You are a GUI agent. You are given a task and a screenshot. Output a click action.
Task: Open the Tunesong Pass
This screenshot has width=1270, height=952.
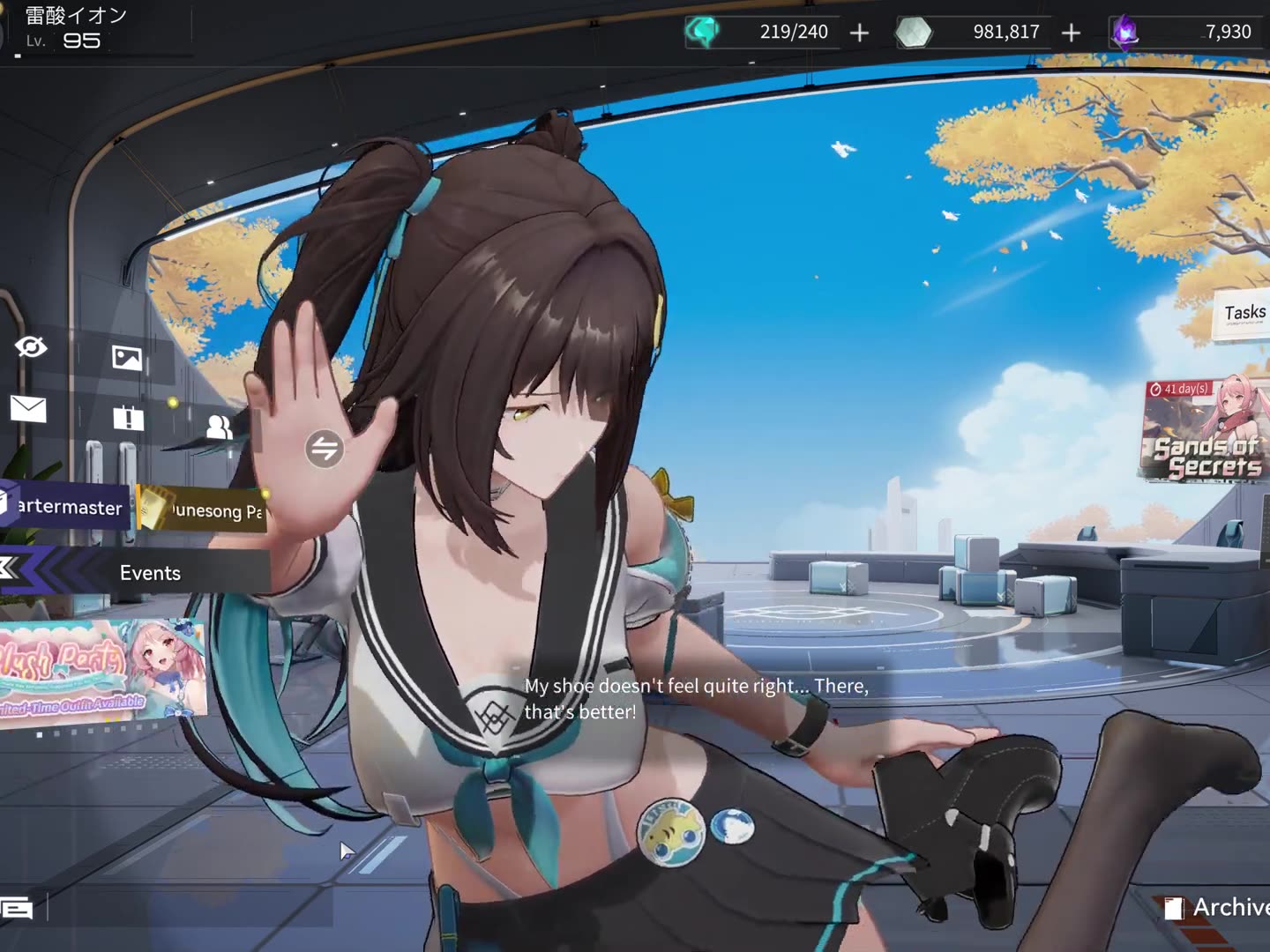pyautogui.click(x=205, y=509)
